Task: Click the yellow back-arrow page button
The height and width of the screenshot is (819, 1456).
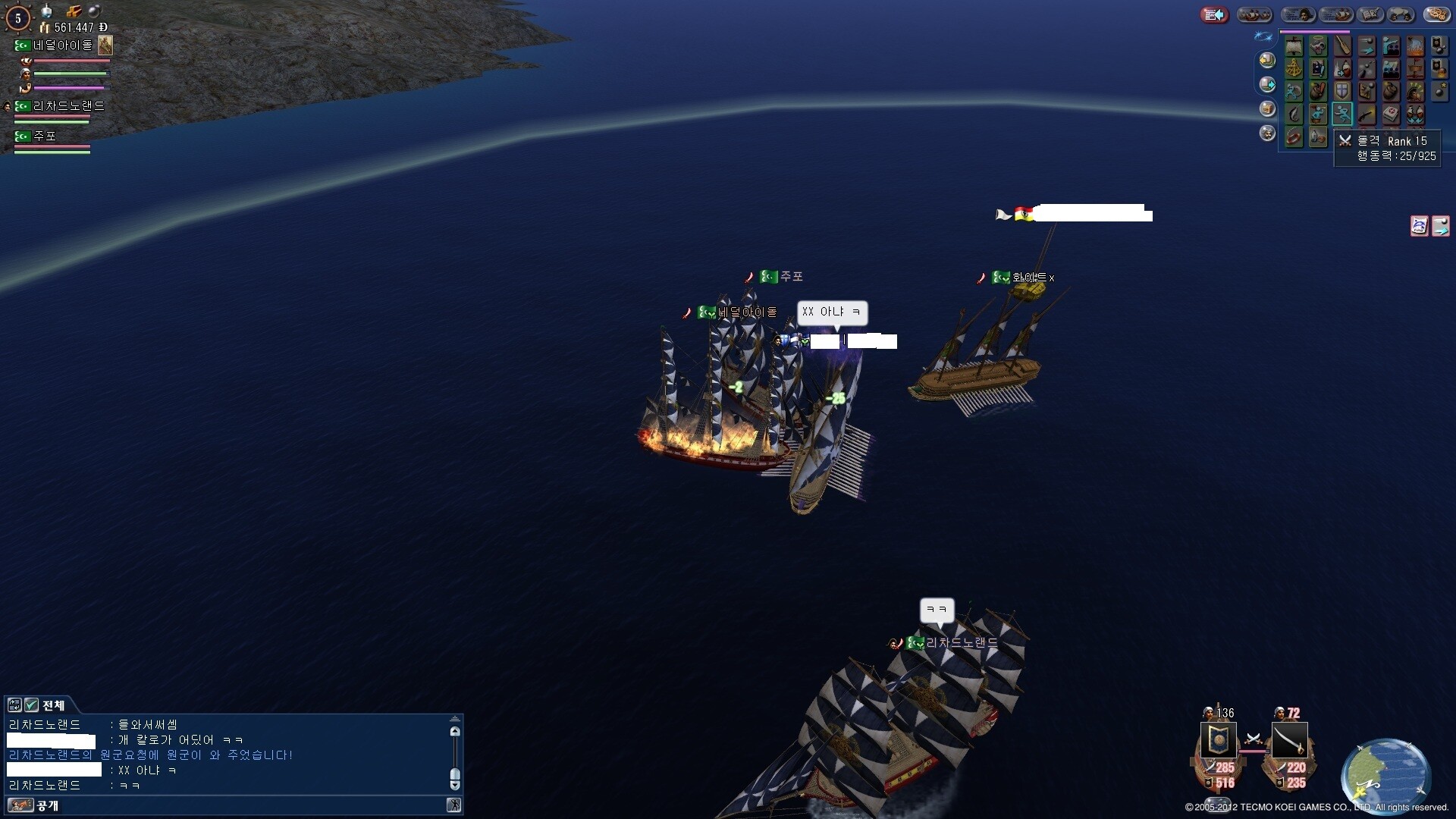Action: (x=1267, y=60)
